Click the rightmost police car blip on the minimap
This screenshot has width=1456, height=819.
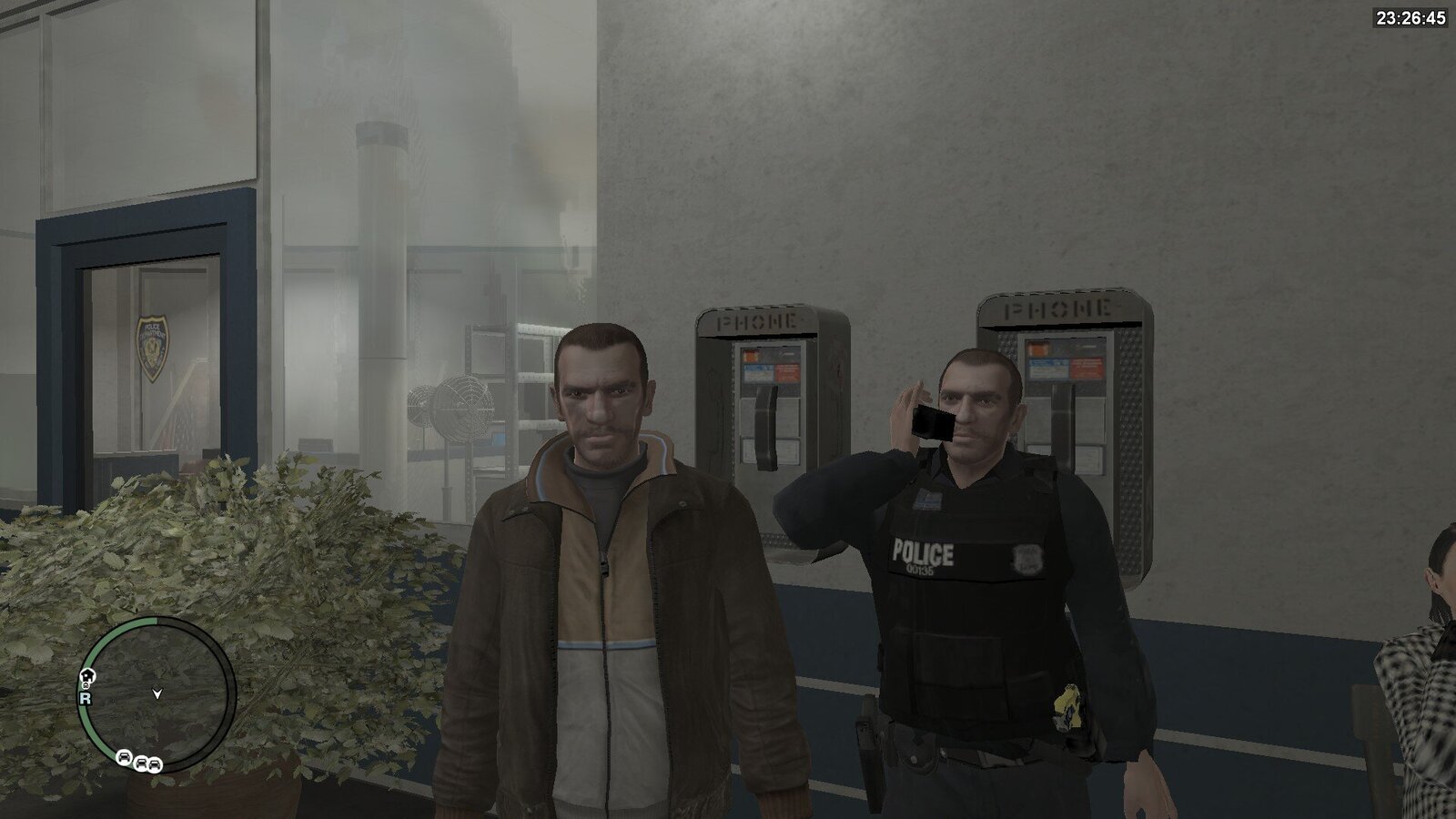click(154, 766)
